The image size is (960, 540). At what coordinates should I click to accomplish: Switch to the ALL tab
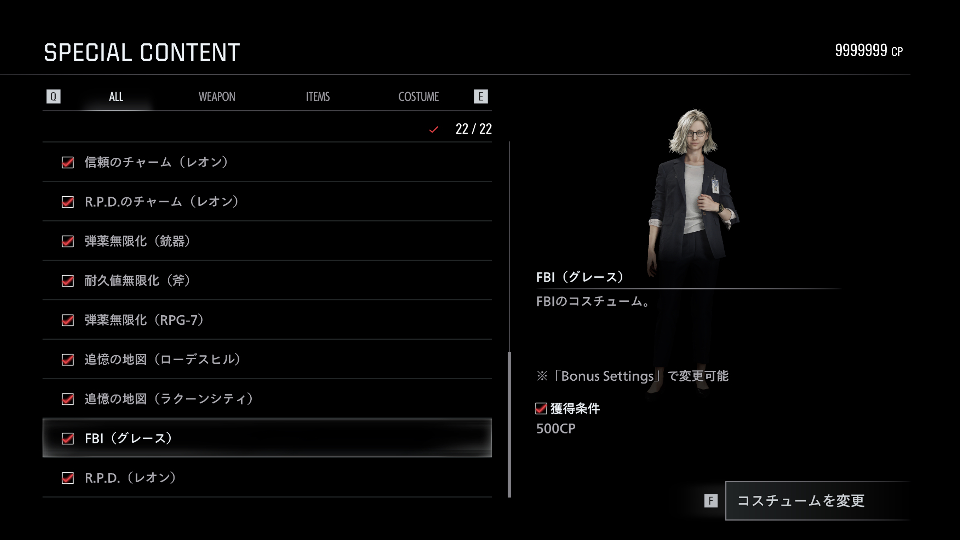116,97
